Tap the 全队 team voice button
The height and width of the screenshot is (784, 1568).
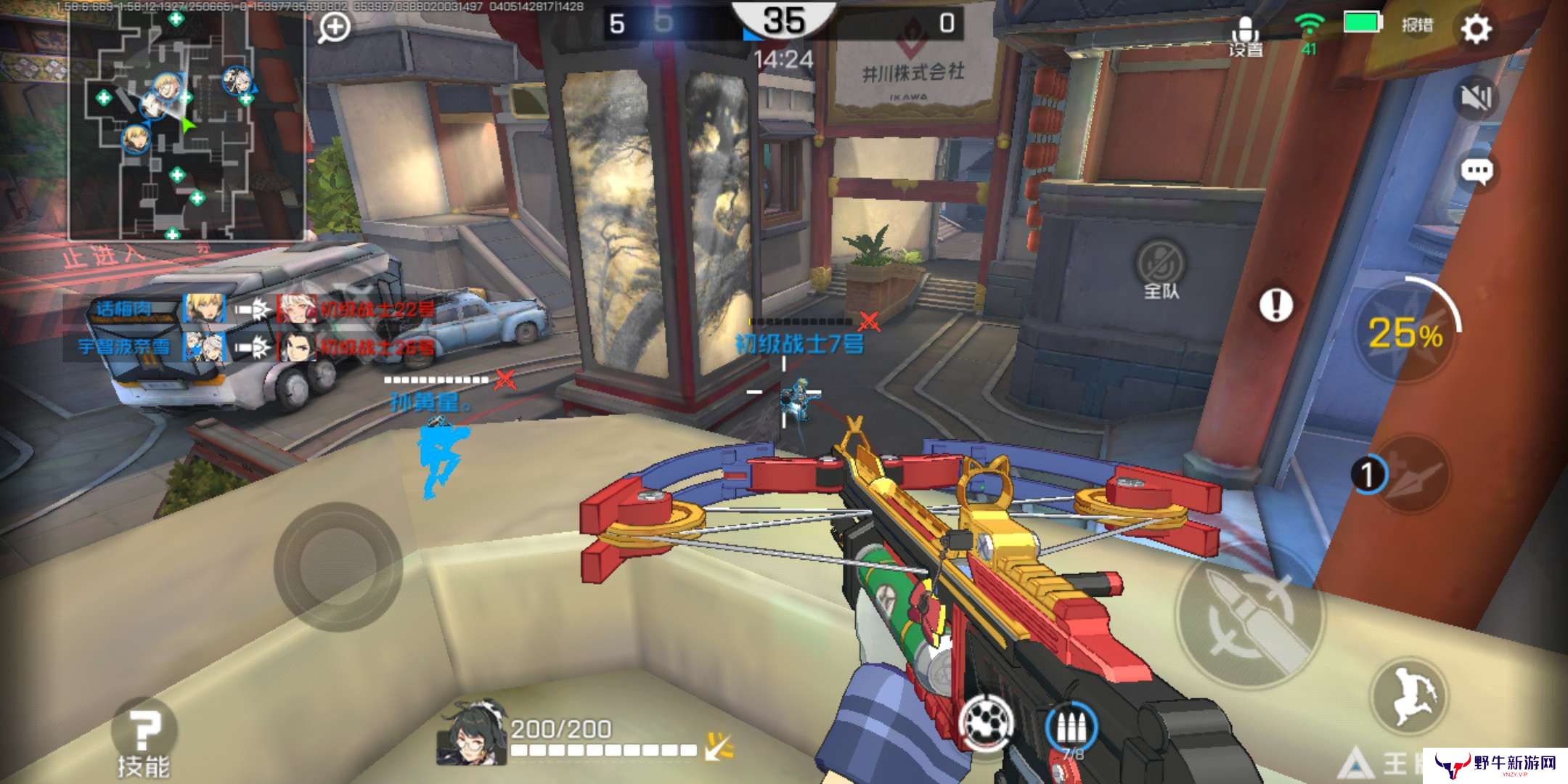(x=1161, y=270)
